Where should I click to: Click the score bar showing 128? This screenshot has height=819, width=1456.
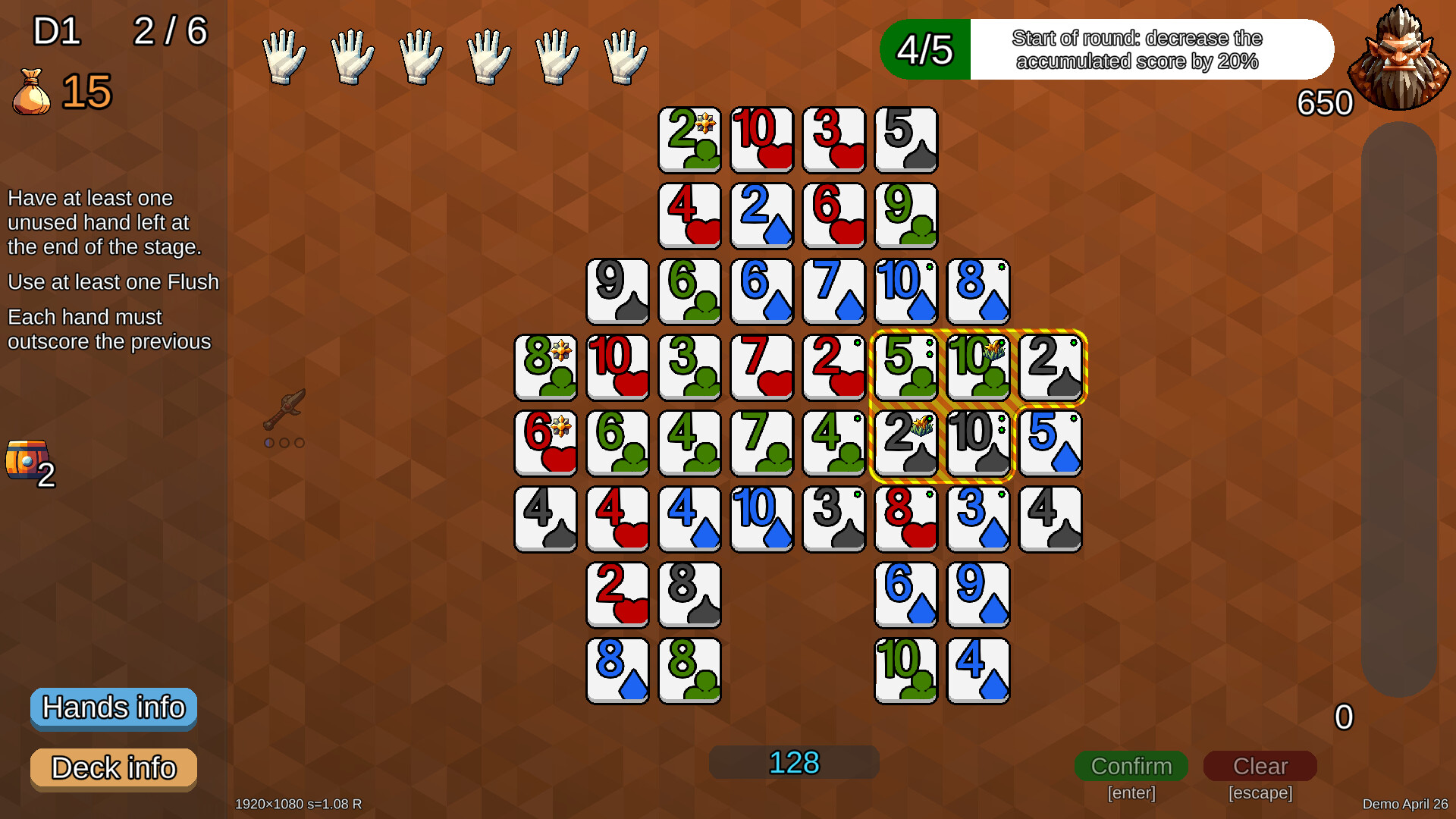793,762
